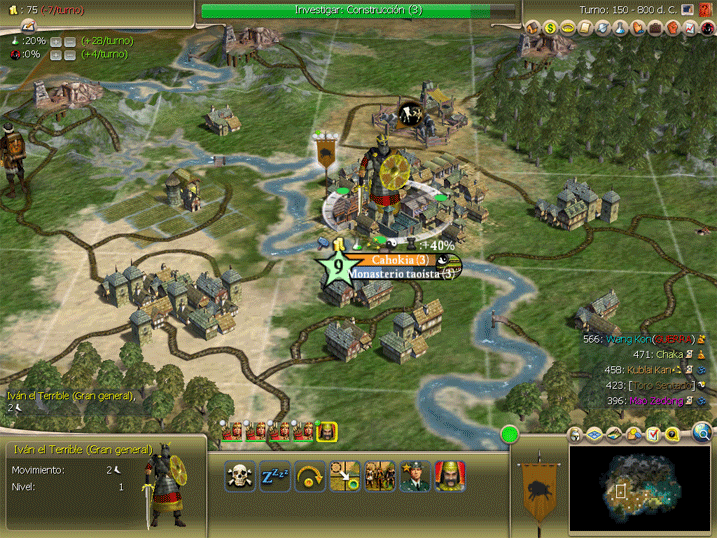This screenshot has width=717, height=538.
Task: Select the highlighted Great General unit portrait
Action: click(x=326, y=431)
